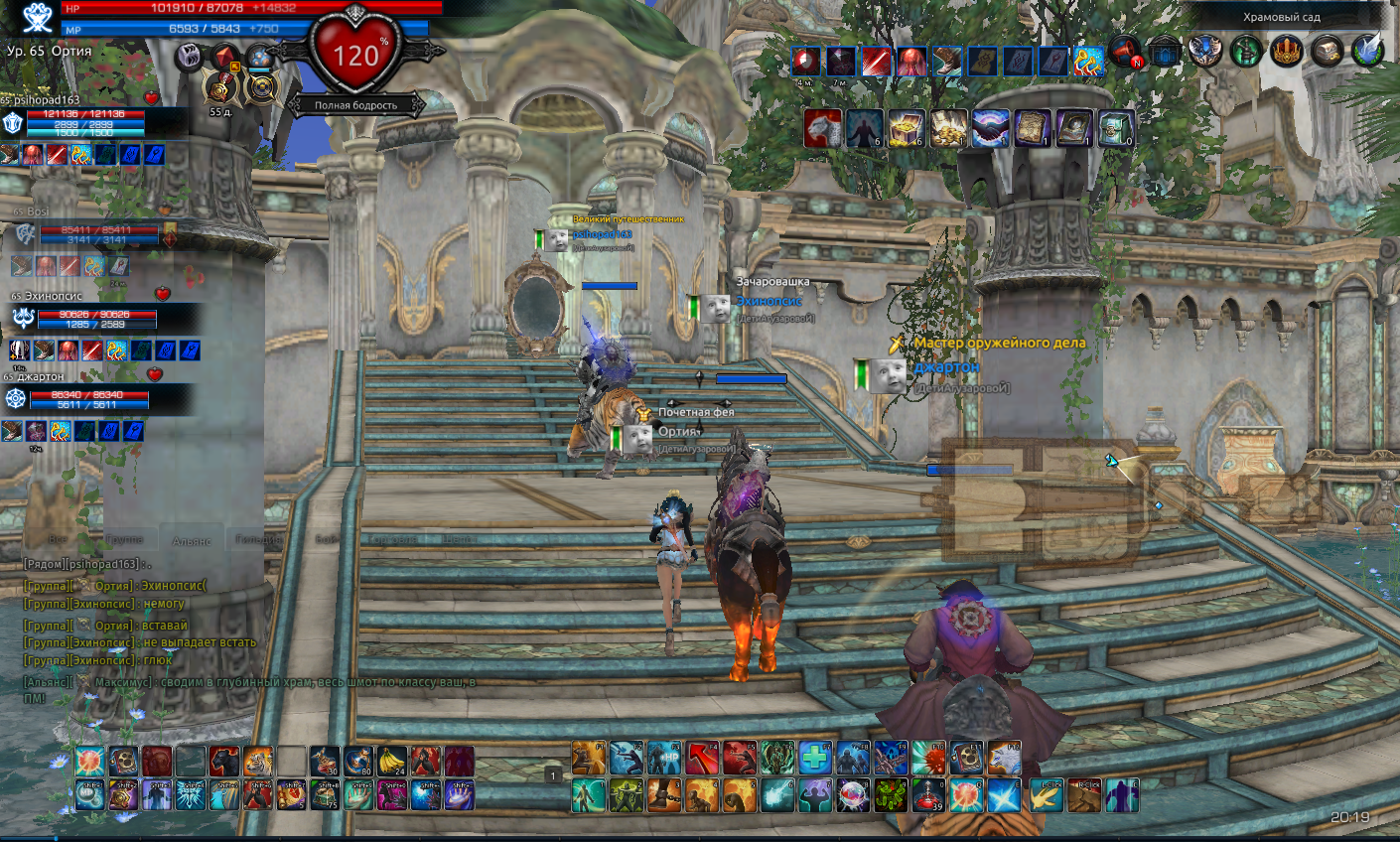Image resolution: width=1400 pixels, height=842 pixels.
Task: Eat the bananas in the hotbar
Action: (x=391, y=762)
